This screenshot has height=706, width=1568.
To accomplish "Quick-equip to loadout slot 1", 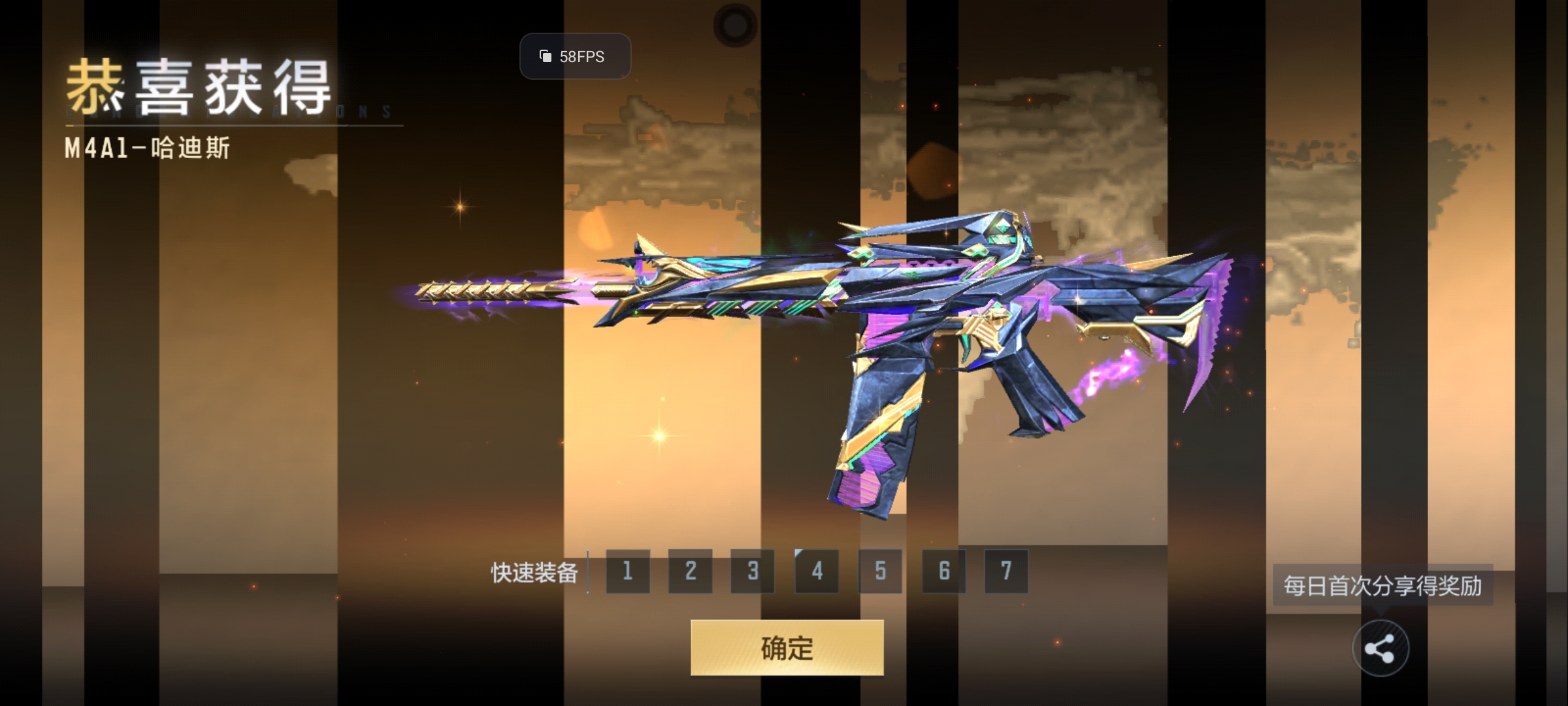I will (x=627, y=571).
